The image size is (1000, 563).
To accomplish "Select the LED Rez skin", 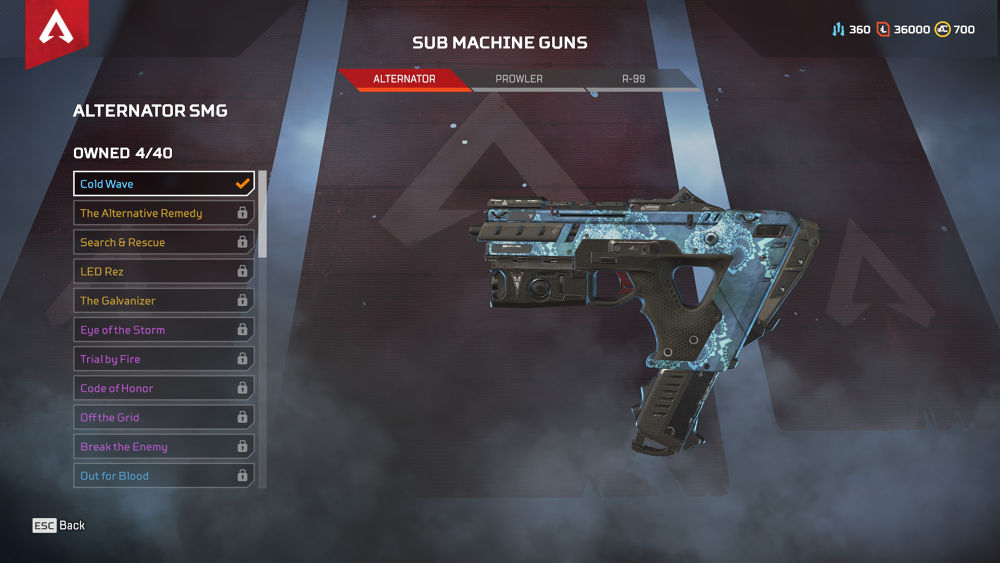I will pos(164,271).
